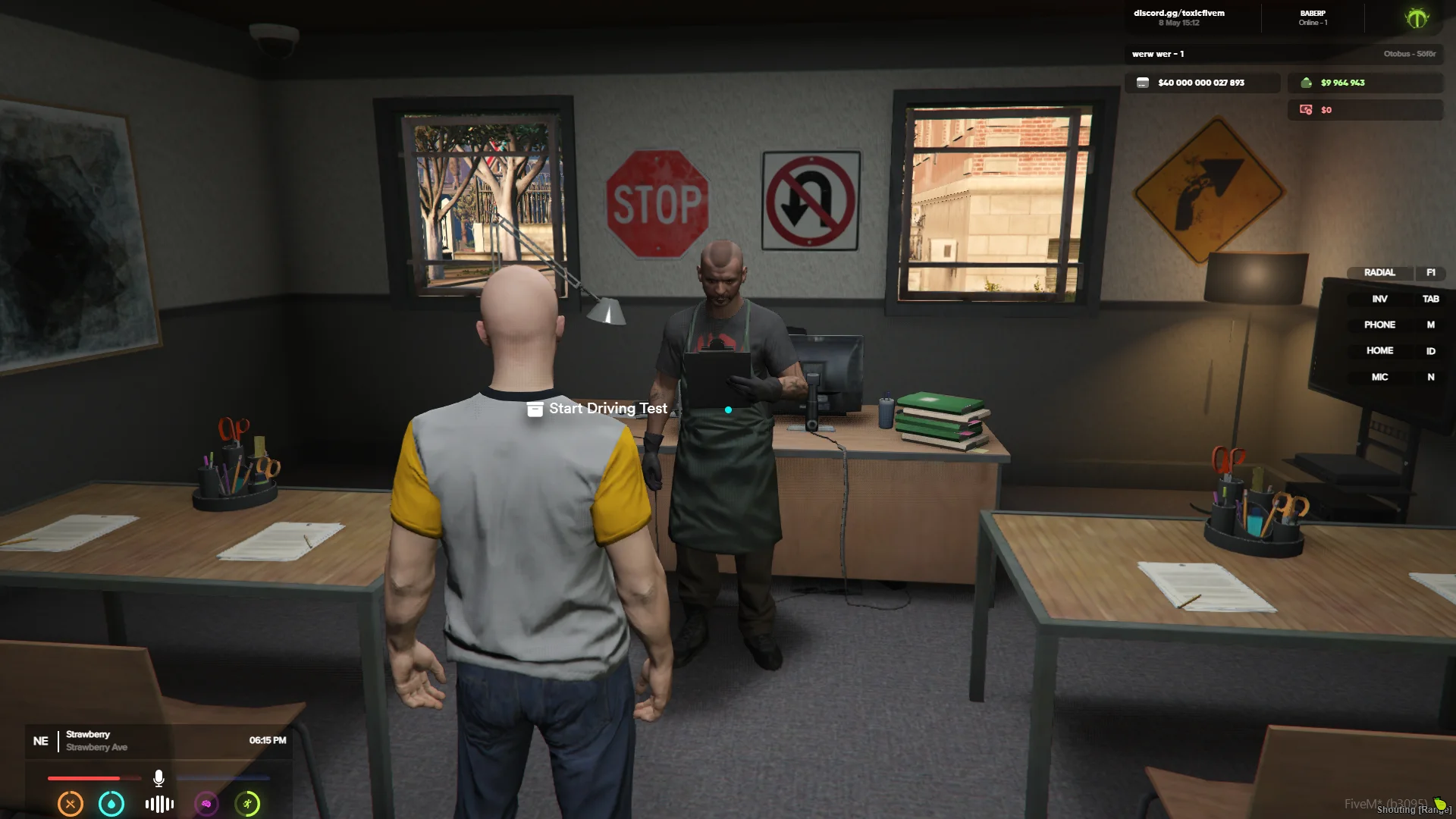
Task: Click the microphone icon
Action: [158, 778]
